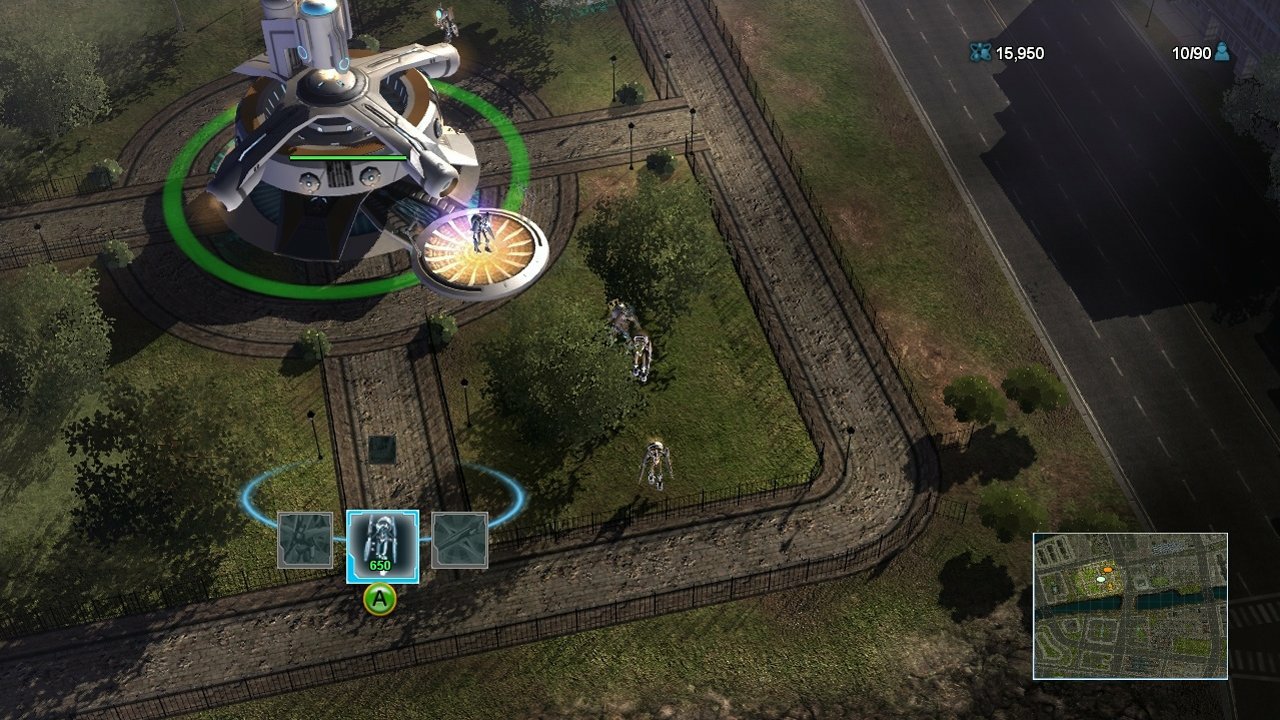This screenshot has height=720, width=1280.
Task: Click the minimap in the corner
Action: pyautogui.click(x=1130, y=606)
